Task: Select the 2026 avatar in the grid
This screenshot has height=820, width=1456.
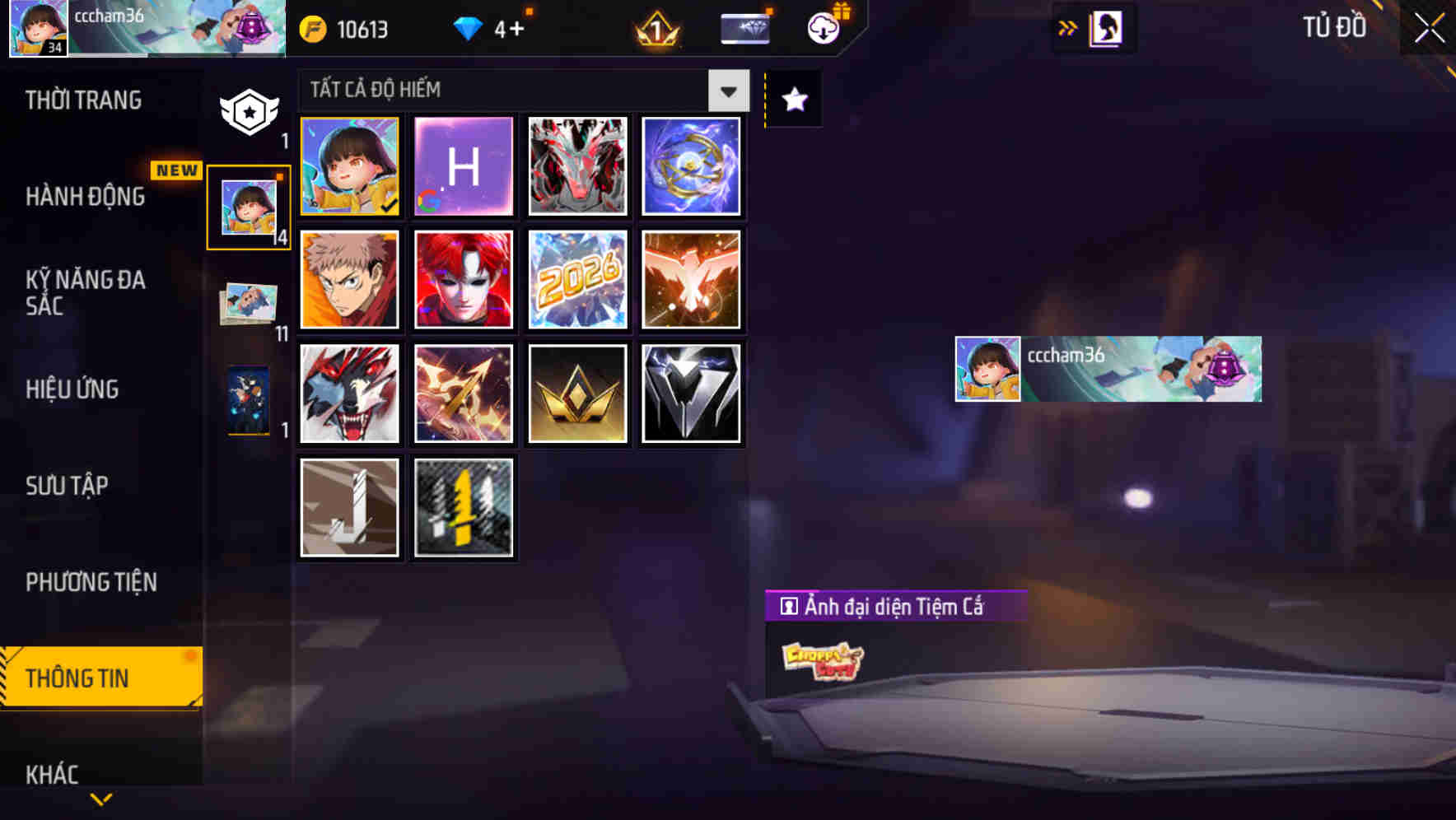Action: [577, 280]
